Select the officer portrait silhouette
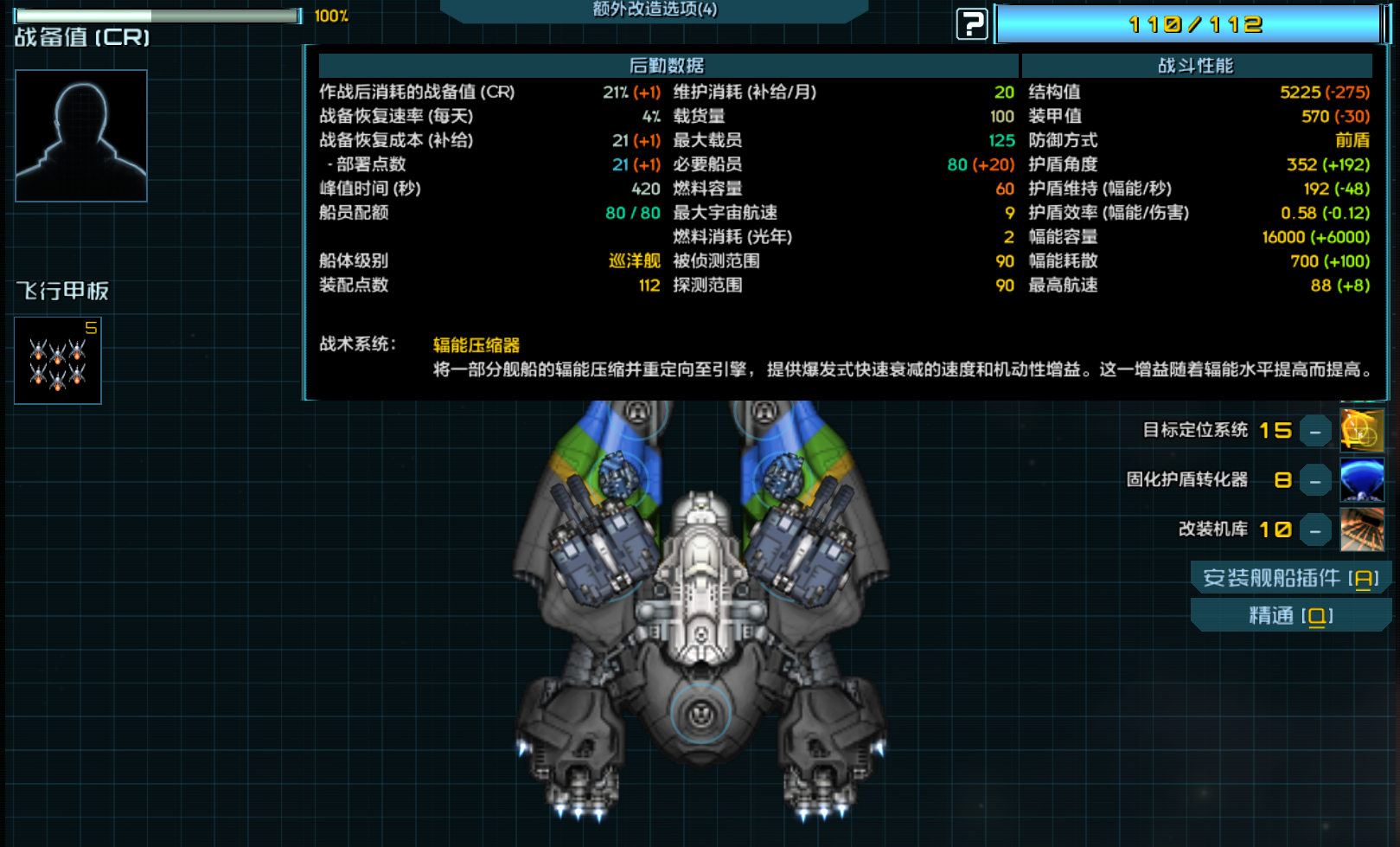Screen dimensions: 1400x847 81,136
